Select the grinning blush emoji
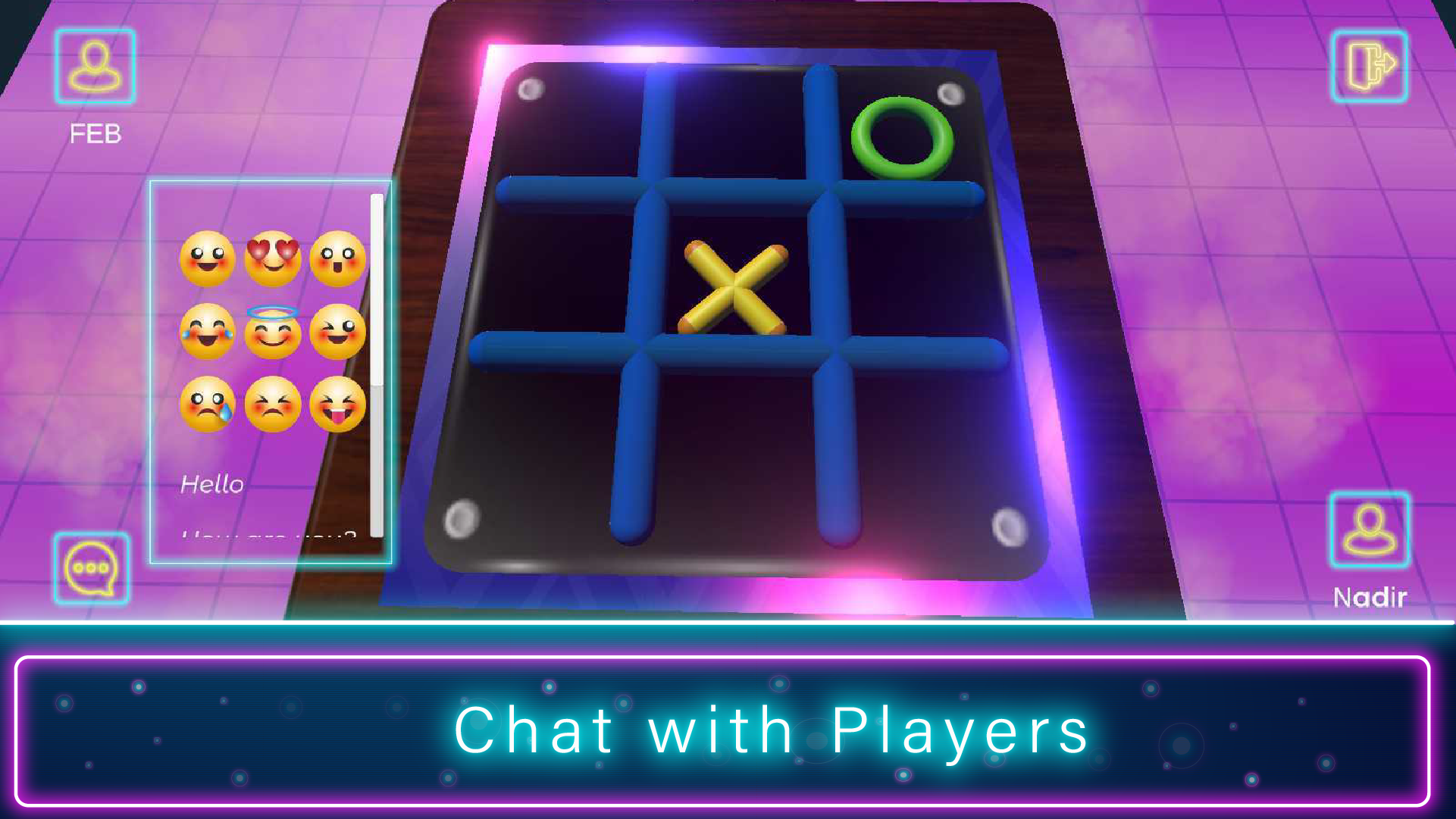This screenshot has width=1456, height=819. 339,333
